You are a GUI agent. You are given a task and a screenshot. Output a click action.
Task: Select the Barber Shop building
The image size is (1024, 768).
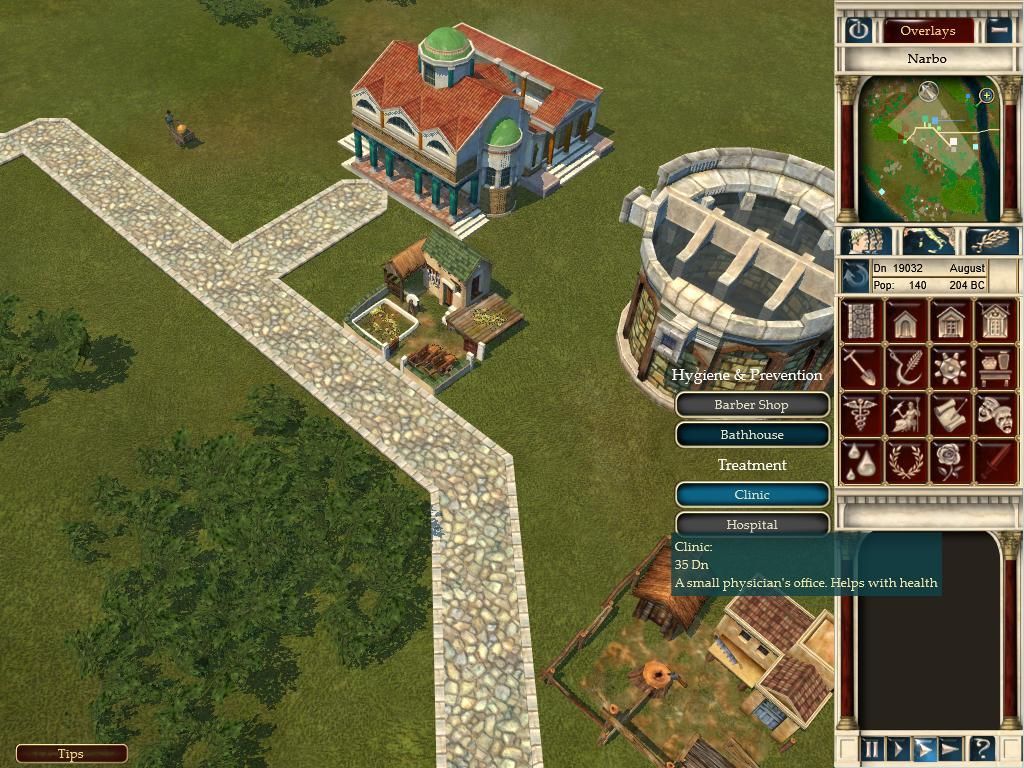tap(752, 405)
